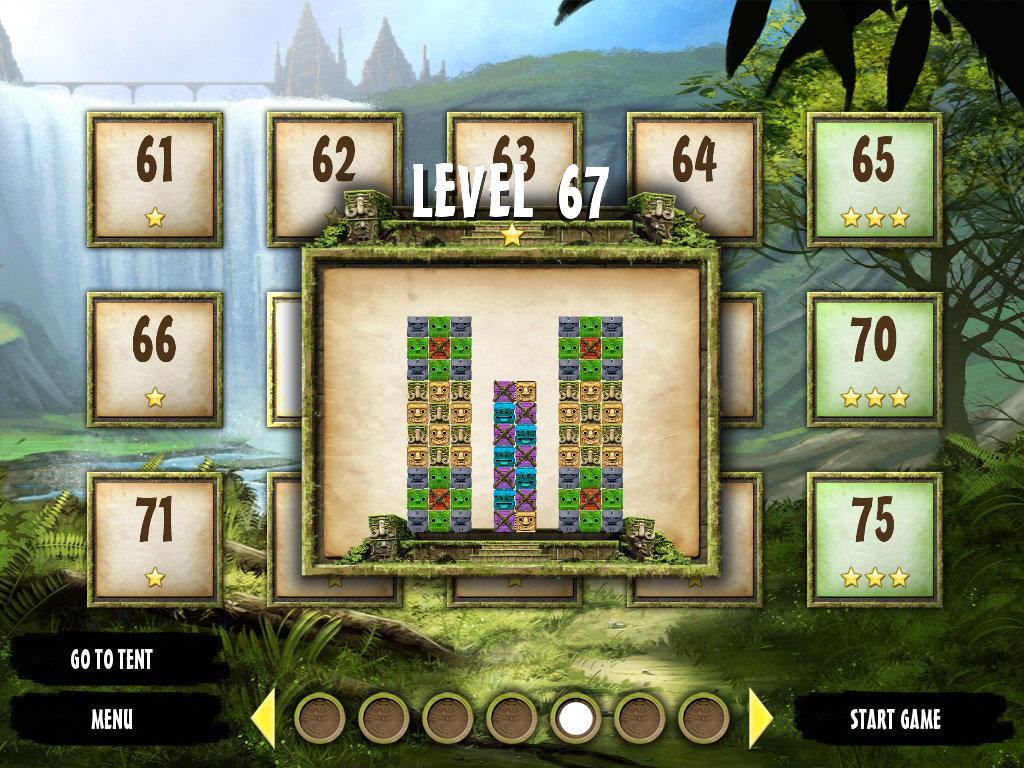The height and width of the screenshot is (768, 1024).
Task: Choose the level 65 tile
Action: pyautogui.click(x=874, y=179)
